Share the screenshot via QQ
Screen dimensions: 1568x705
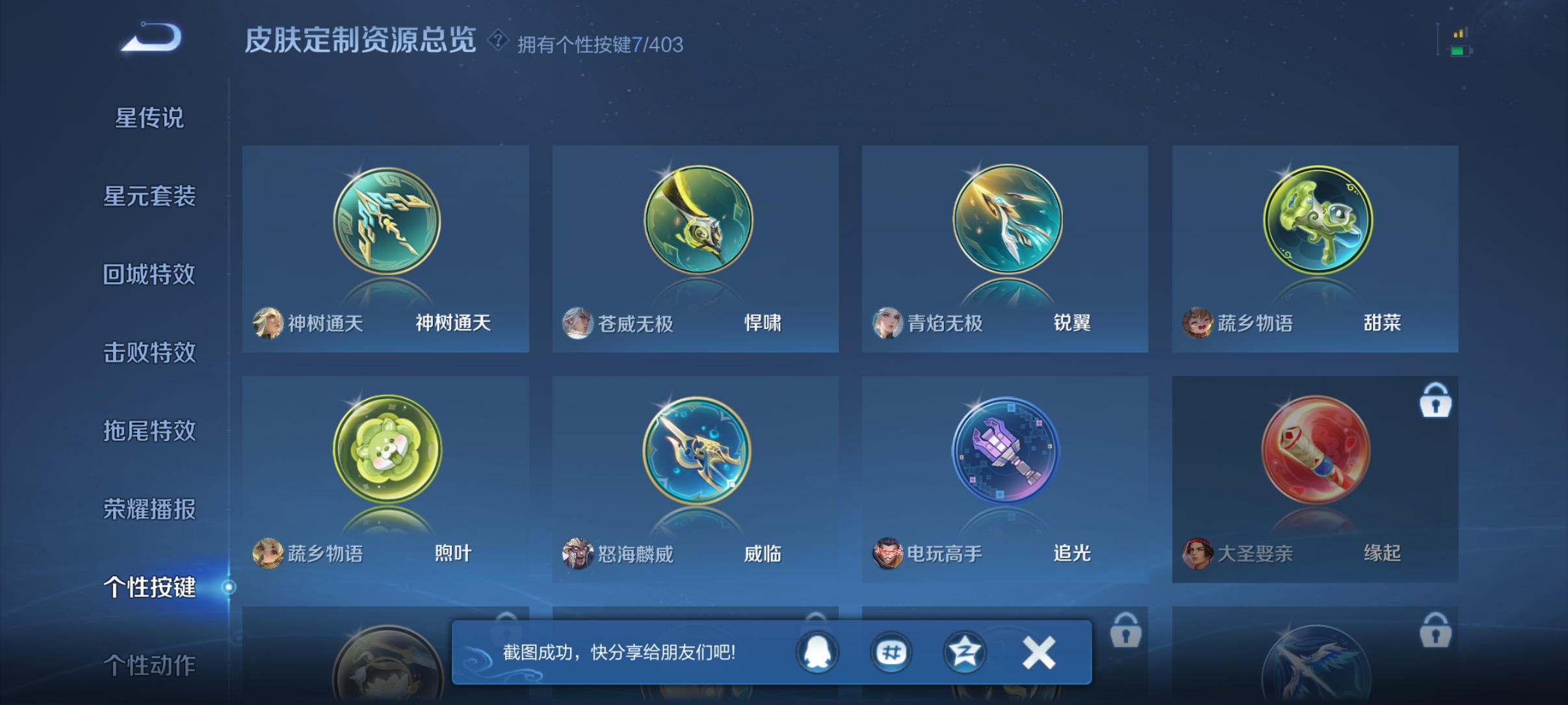pos(818,654)
